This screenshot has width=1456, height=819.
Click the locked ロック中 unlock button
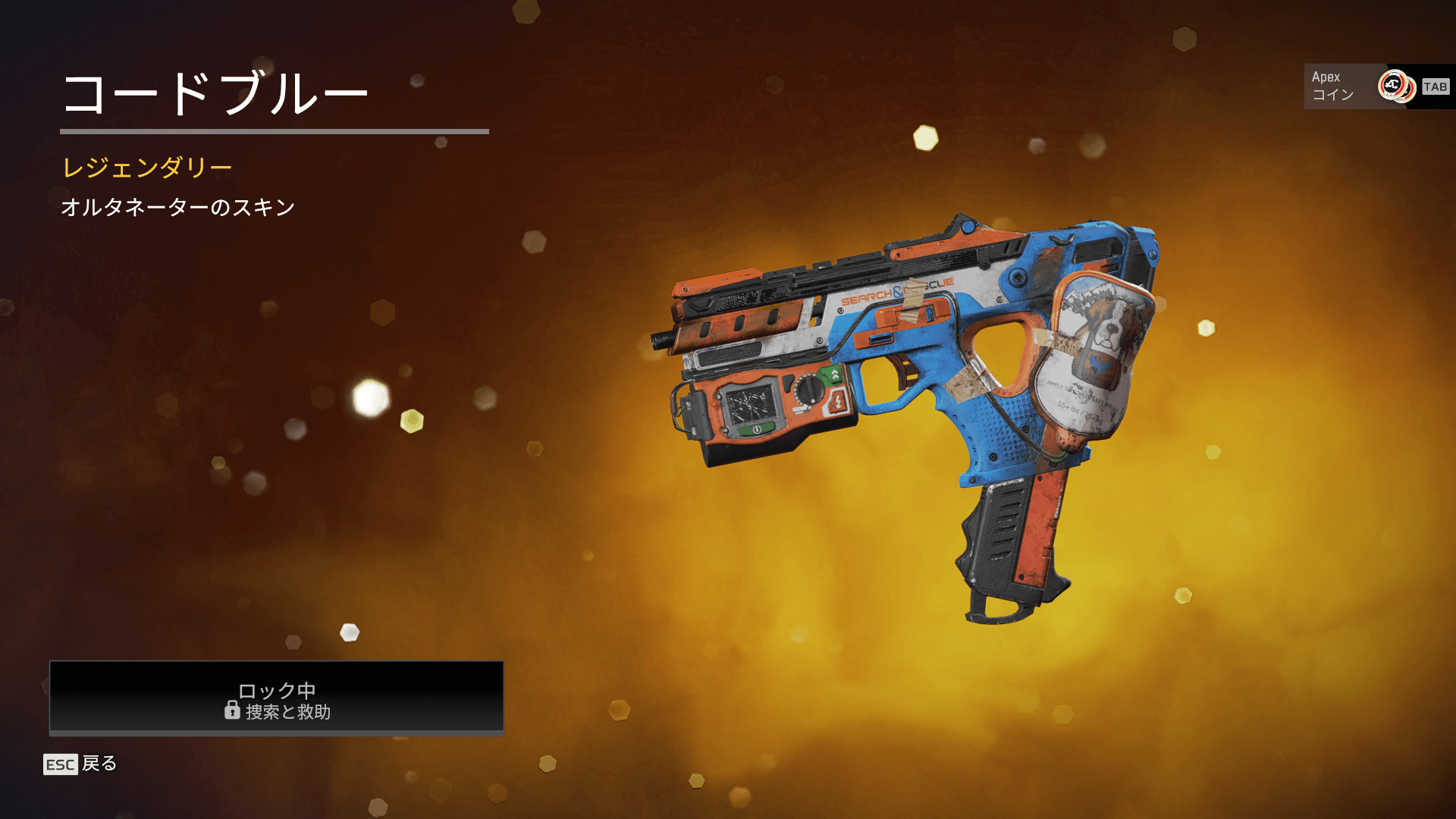277,698
